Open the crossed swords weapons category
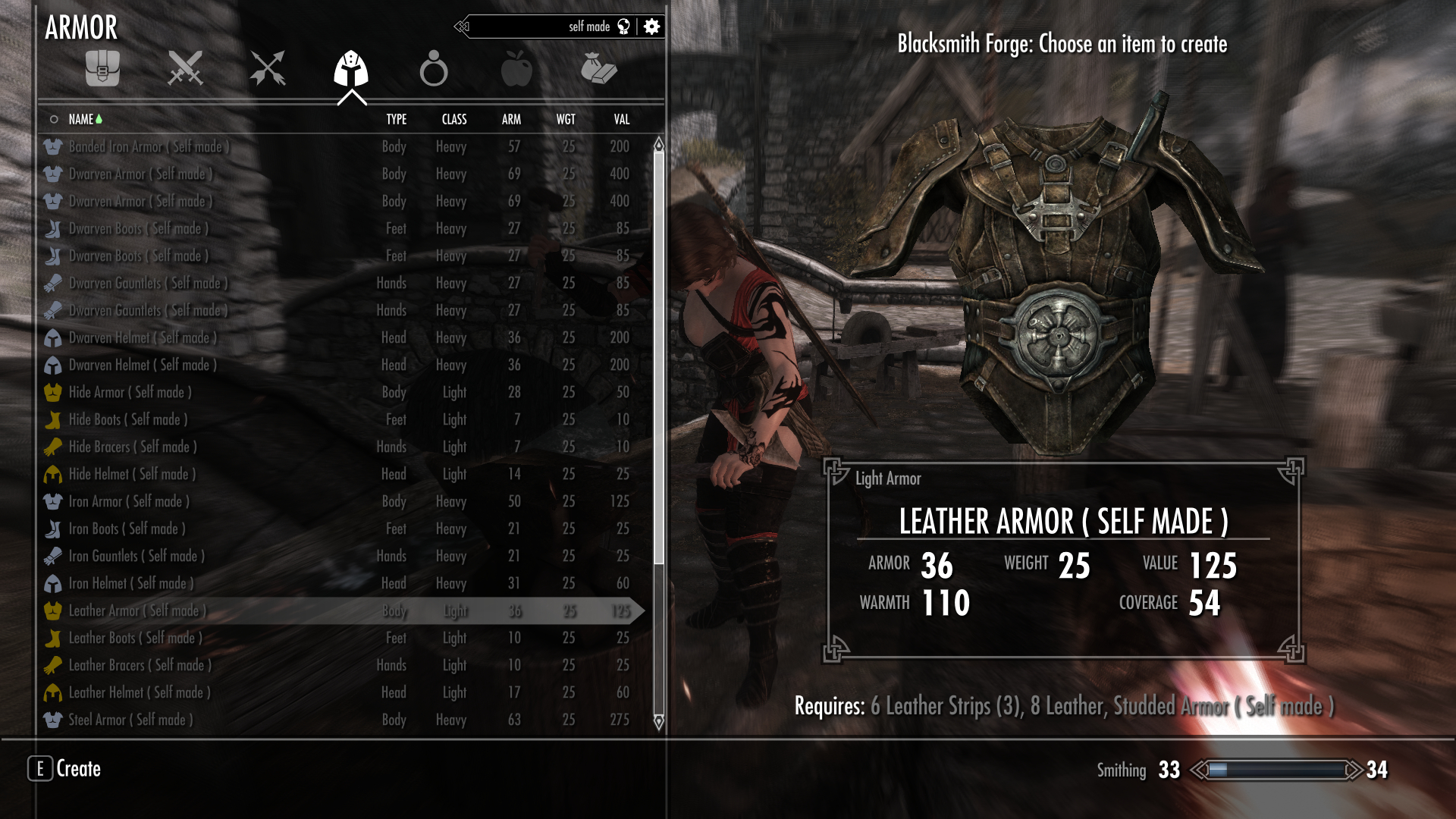Viewport: 1456px width, 819px height. [185, 69]
